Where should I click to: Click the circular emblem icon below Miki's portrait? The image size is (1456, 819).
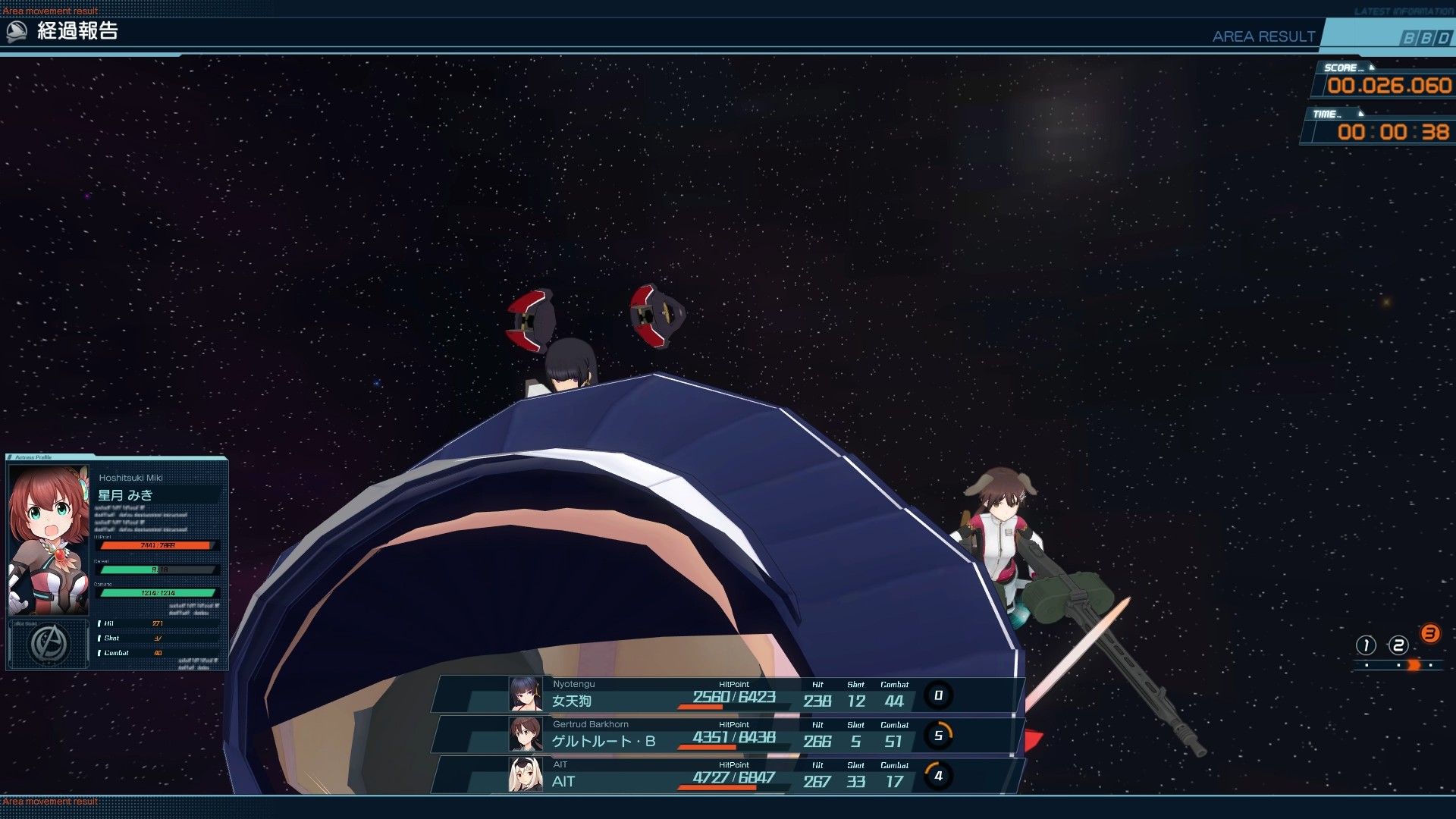pyautogui.click(x=49, y=644)
